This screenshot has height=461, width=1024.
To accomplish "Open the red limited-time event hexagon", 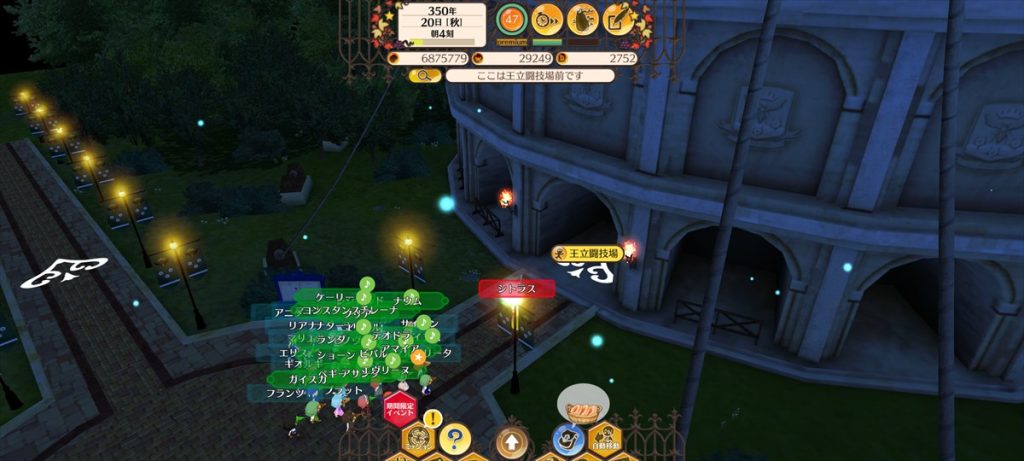I will coord(399,409).
